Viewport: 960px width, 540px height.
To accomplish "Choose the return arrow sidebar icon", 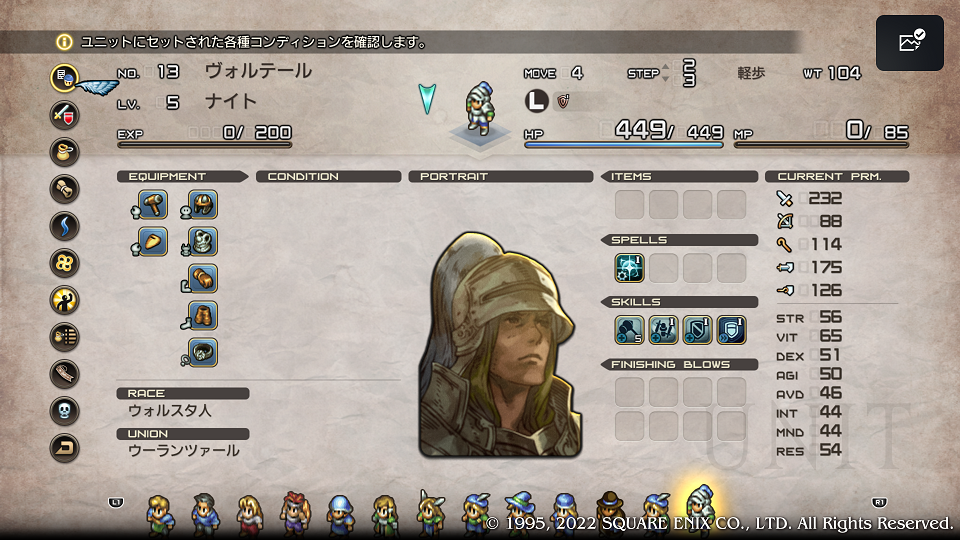I will [x=65, y=449].
